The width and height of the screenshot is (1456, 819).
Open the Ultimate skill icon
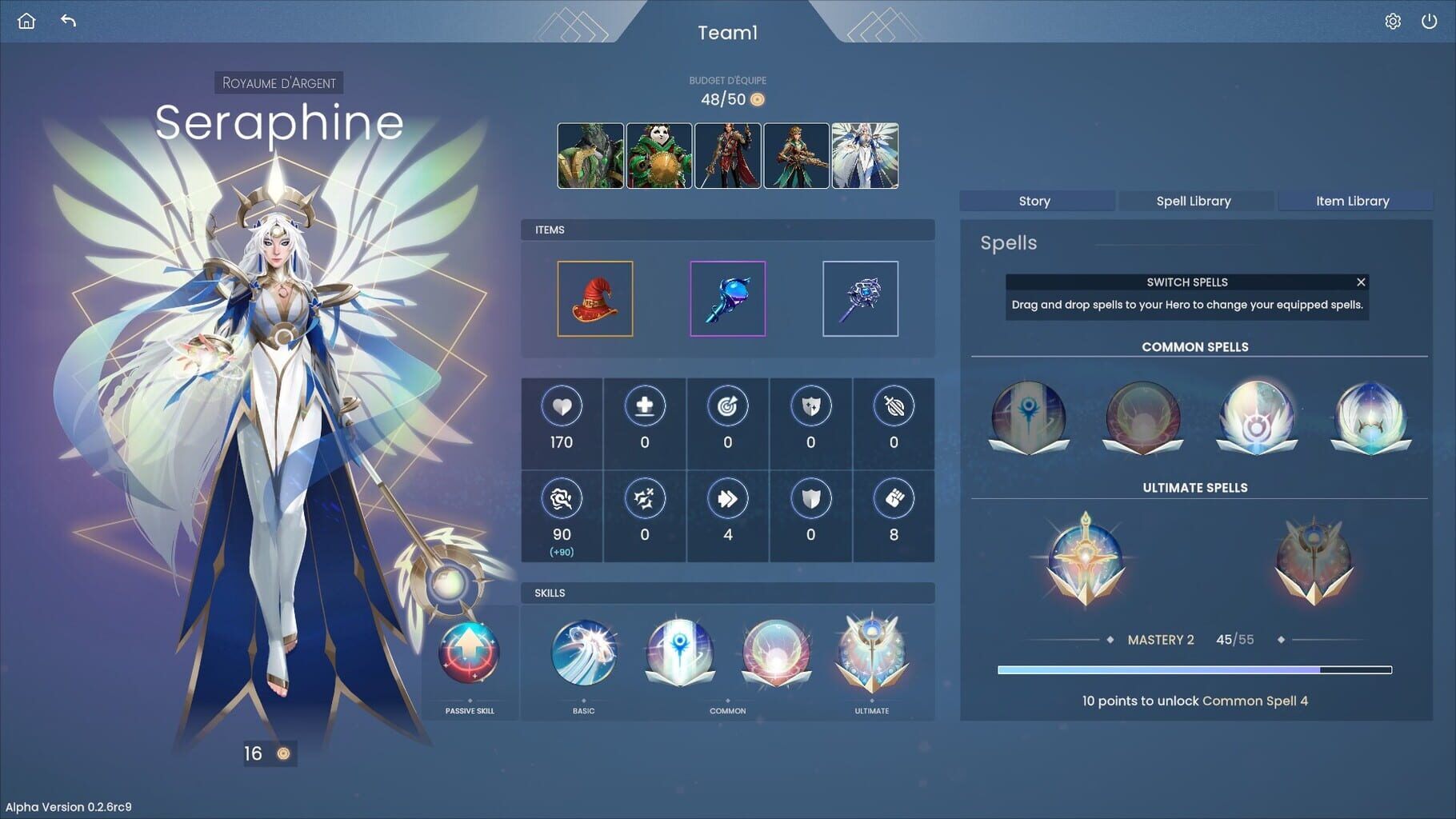click(871, 656)
